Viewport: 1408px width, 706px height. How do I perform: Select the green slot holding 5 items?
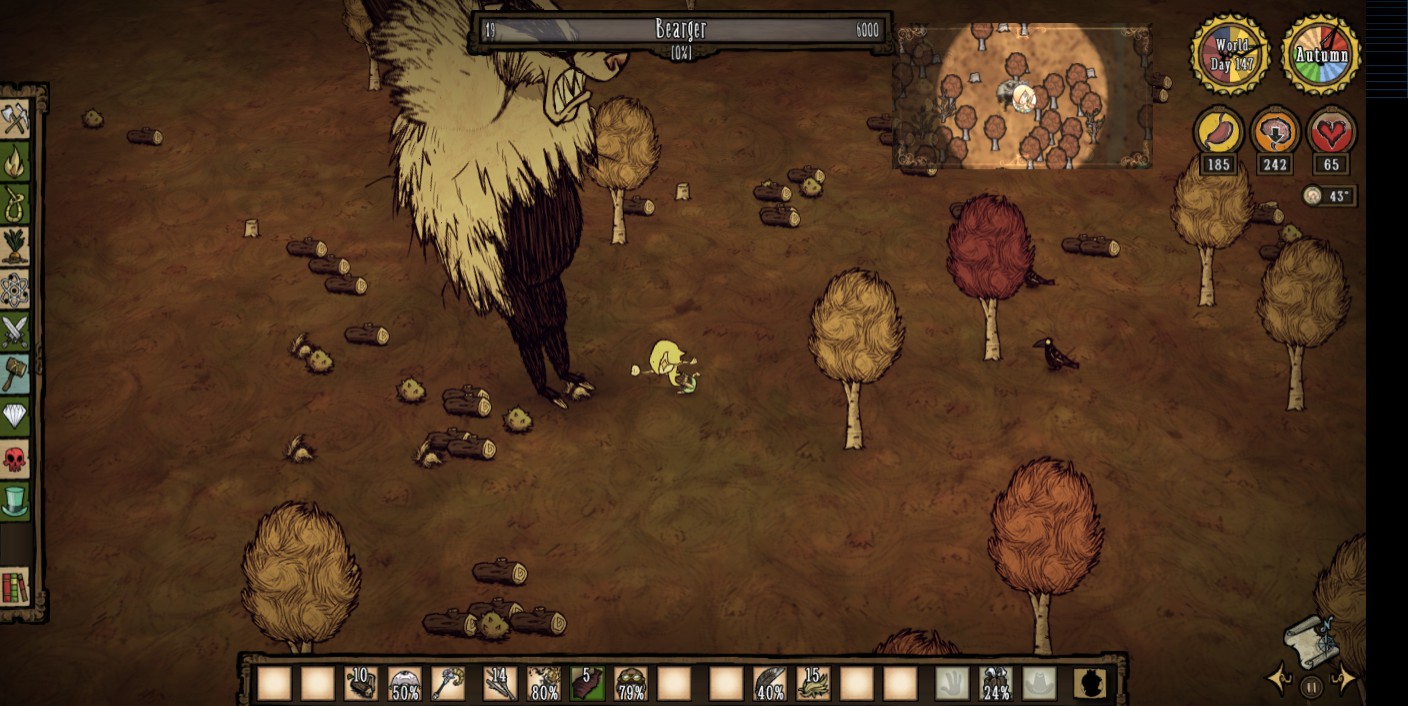tap(587, 684)
